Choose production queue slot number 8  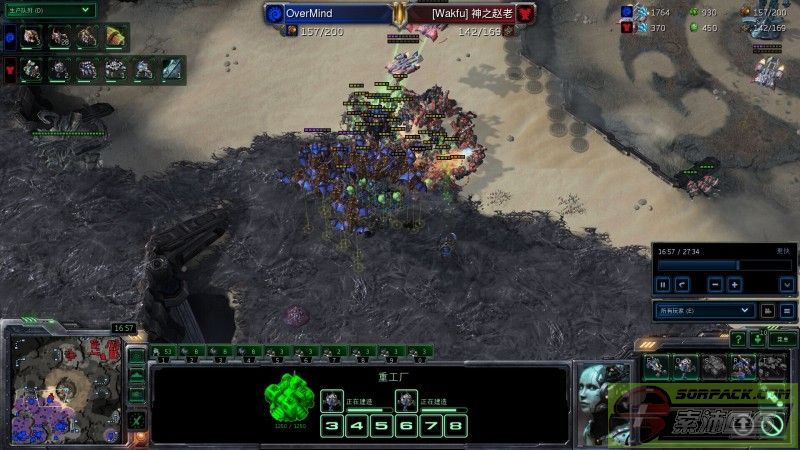(x=456, y=426)
